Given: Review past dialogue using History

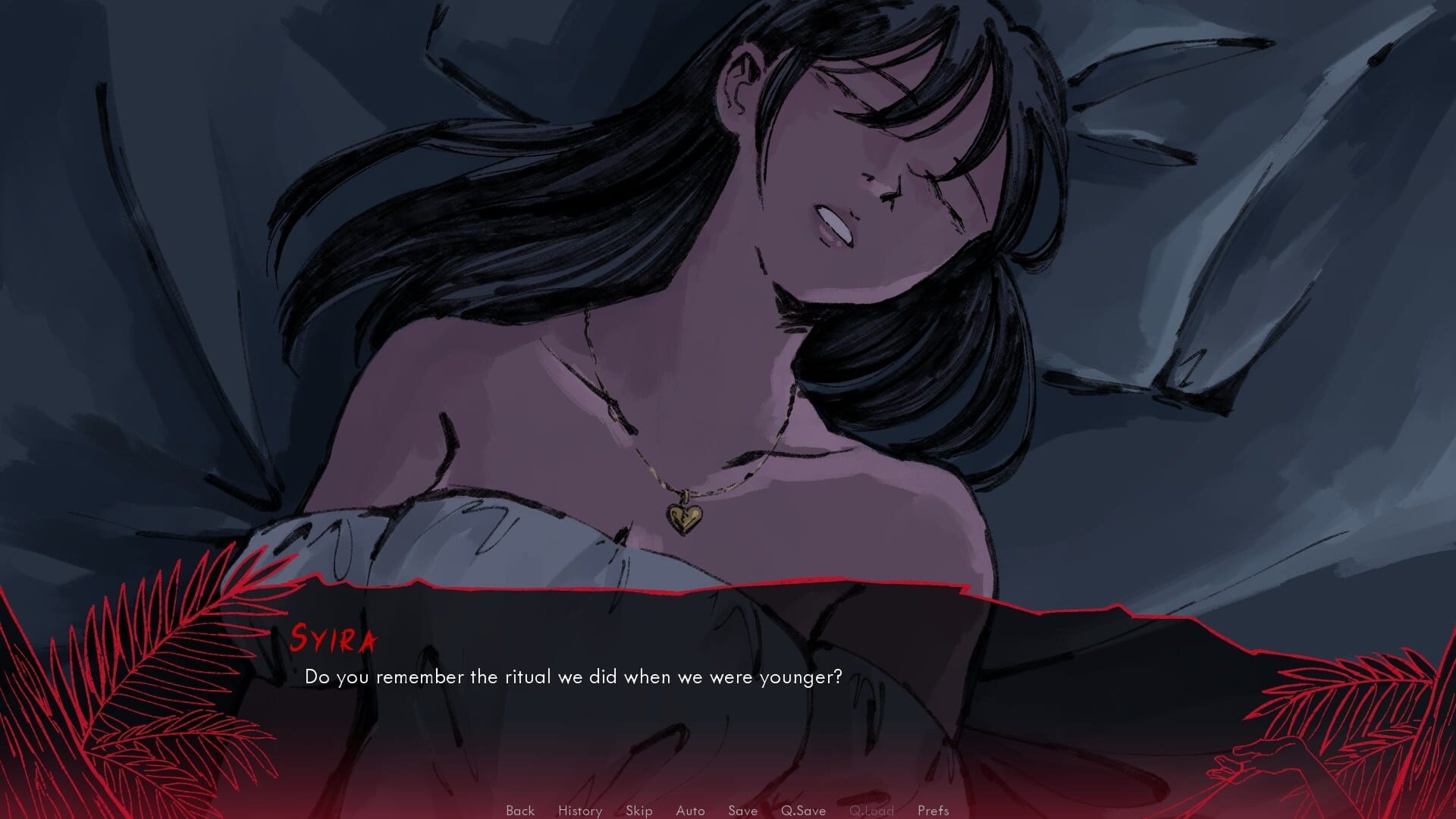Looking at the screenshot, I should [x=579, y=810].
